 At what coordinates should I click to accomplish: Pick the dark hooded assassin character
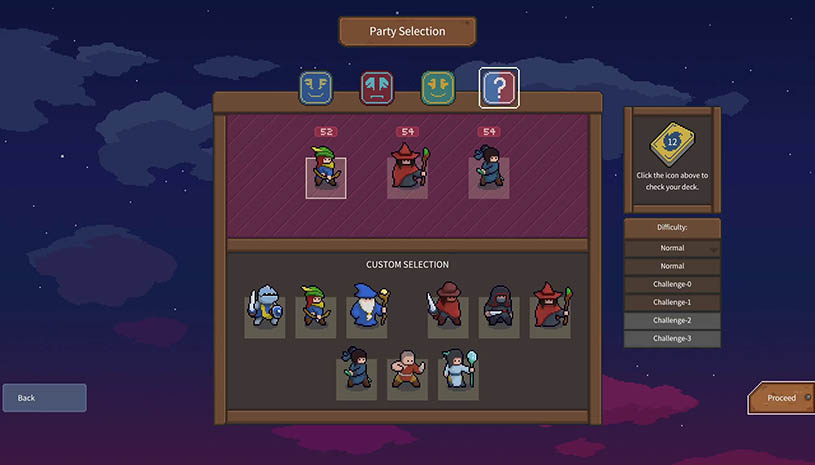(x=498, y=308)
